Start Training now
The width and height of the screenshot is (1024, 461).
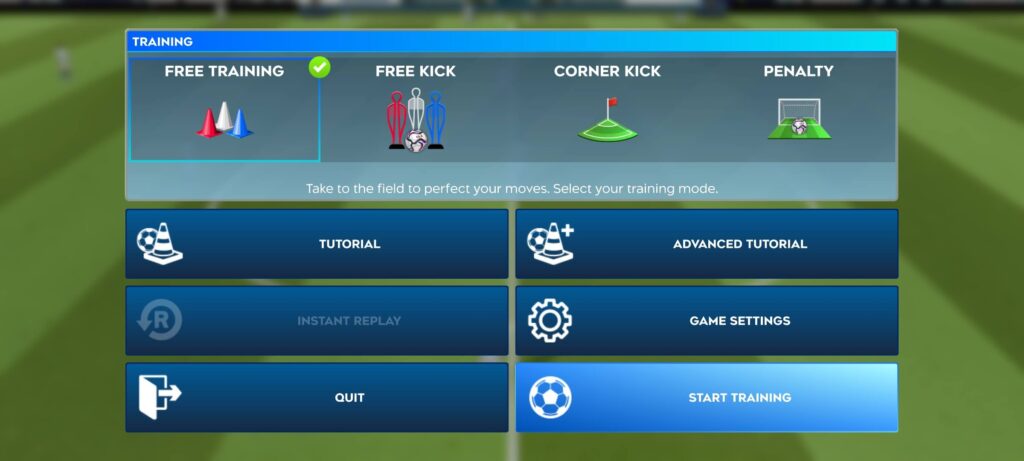tap(707, 398)
